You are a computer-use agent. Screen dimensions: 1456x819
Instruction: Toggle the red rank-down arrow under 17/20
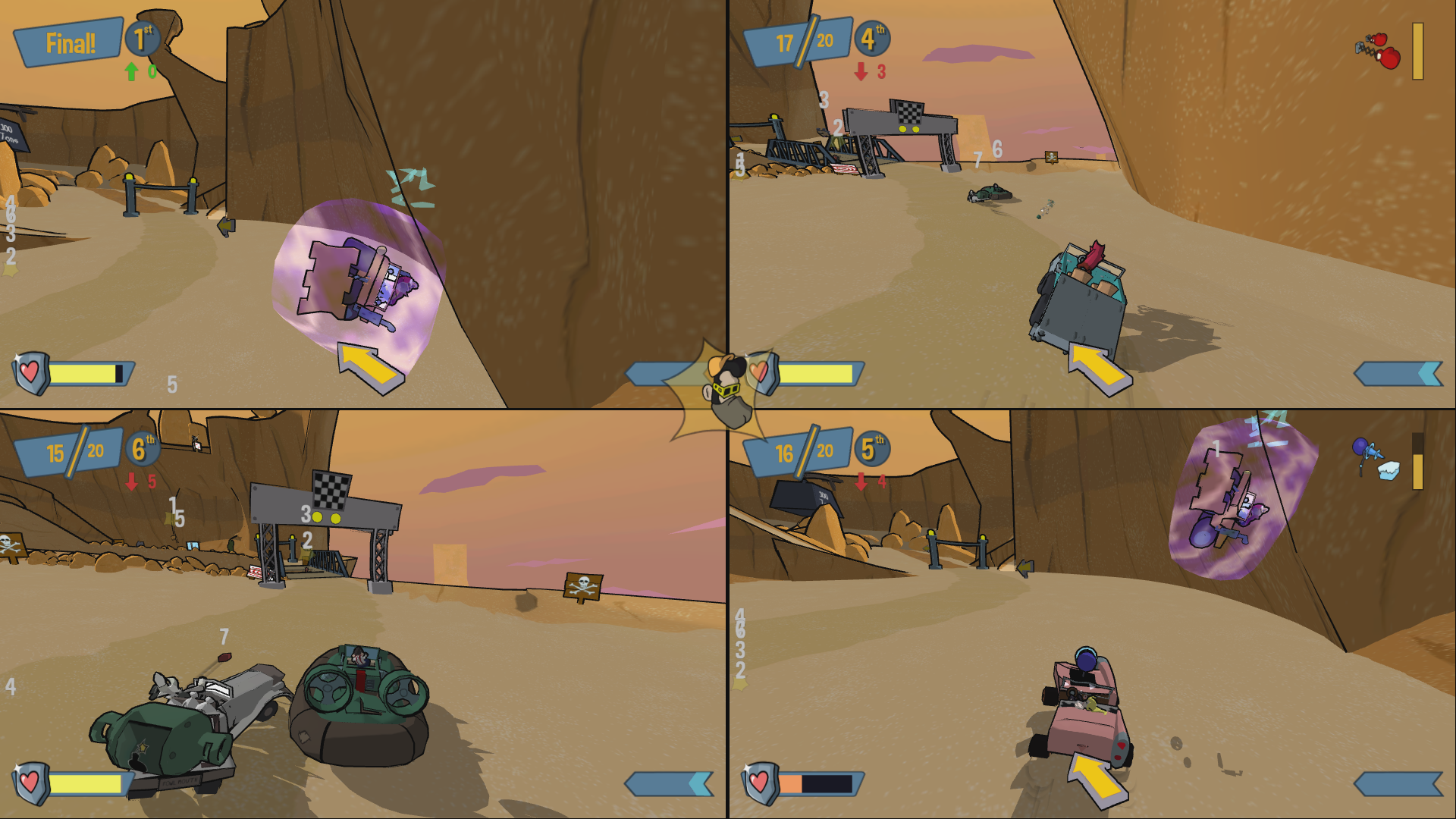point(861,71)
